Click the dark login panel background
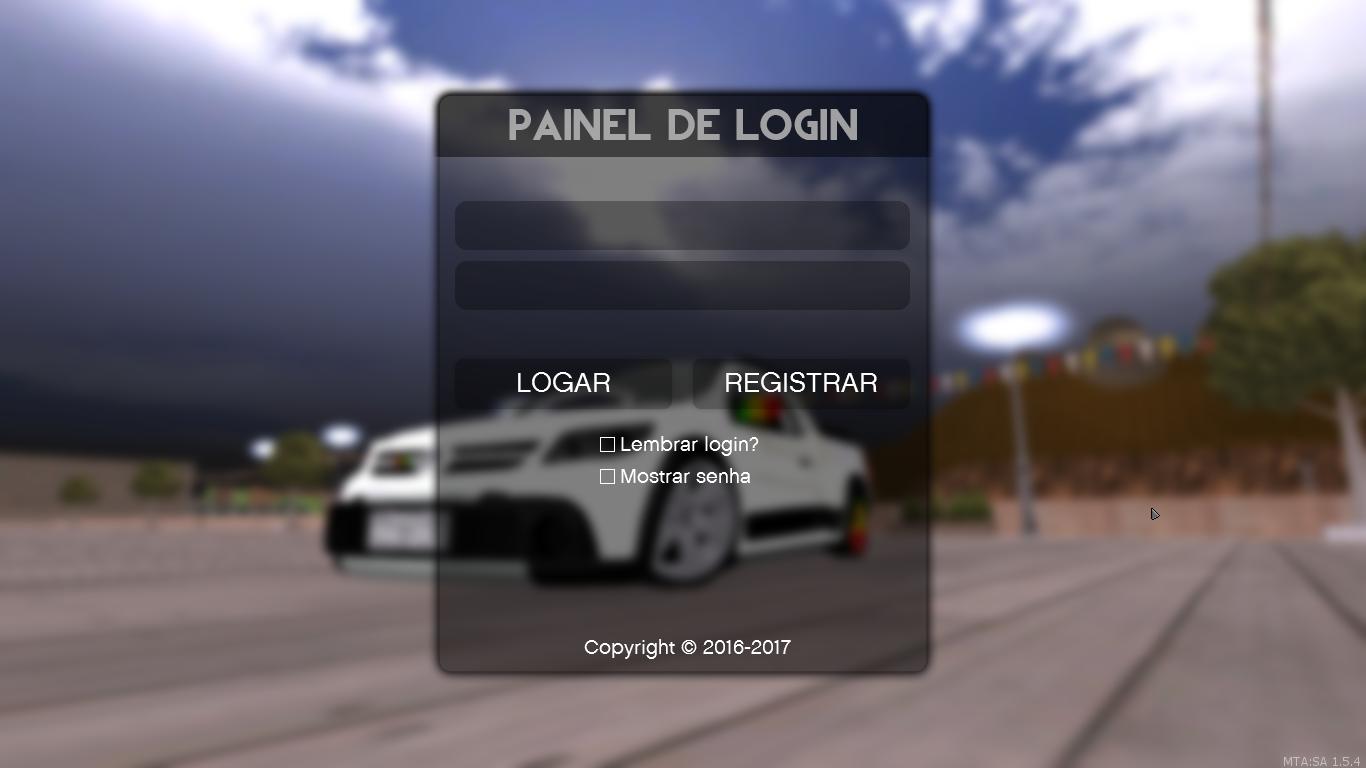 coord(683,580)
